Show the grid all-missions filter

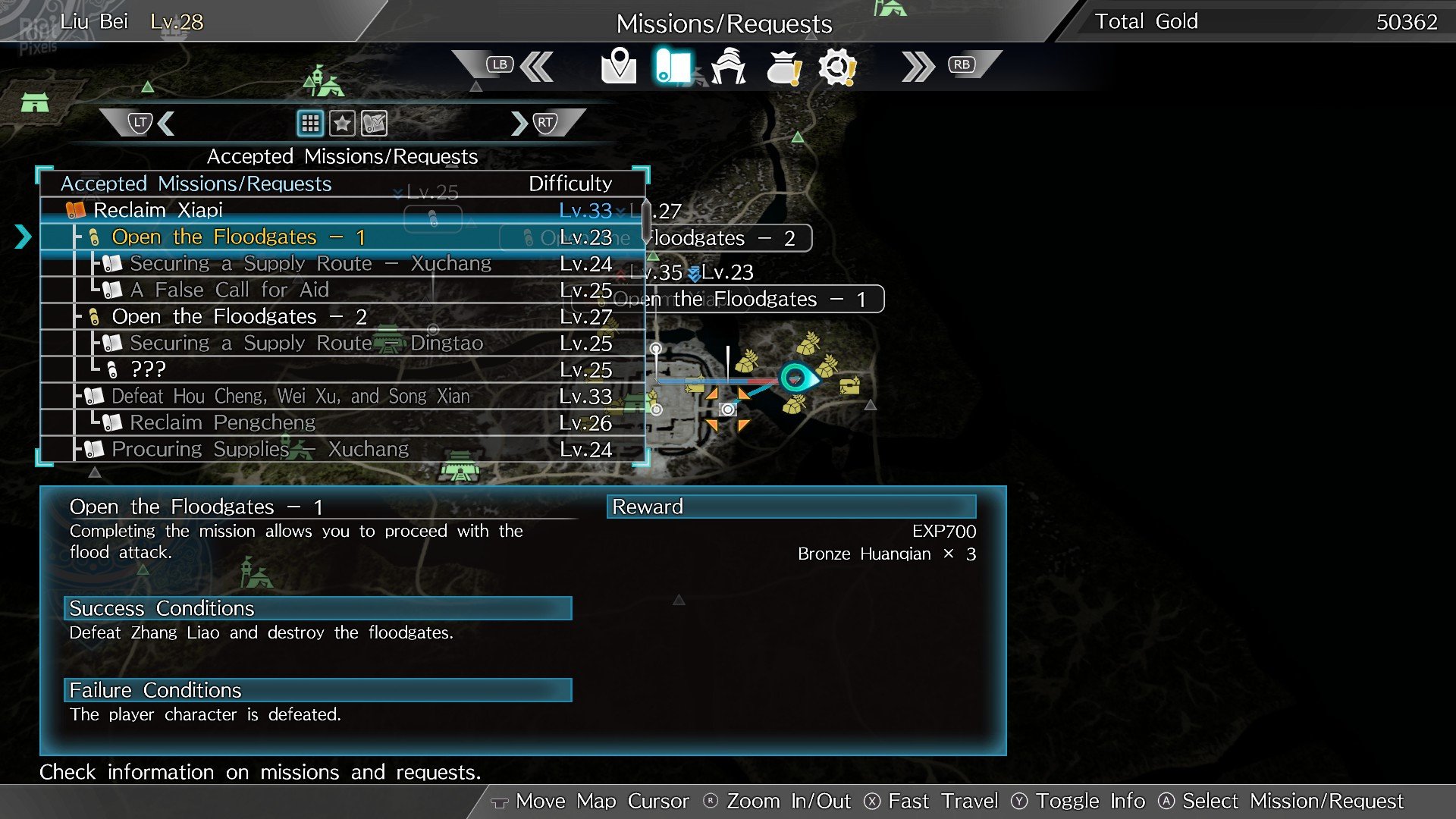[x=310, y=123]
